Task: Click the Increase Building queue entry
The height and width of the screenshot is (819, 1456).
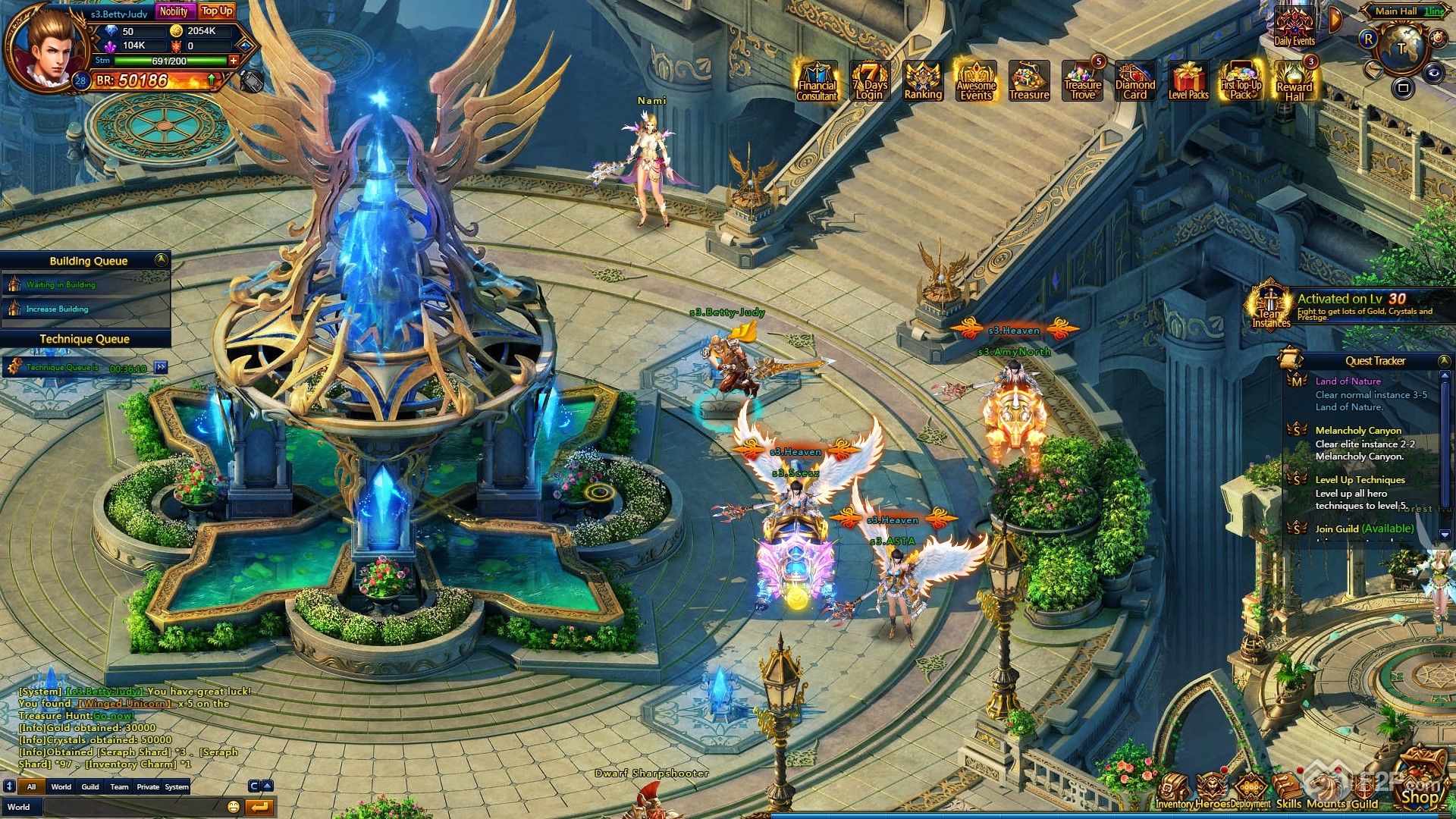Action: click(x=58, y=309)
